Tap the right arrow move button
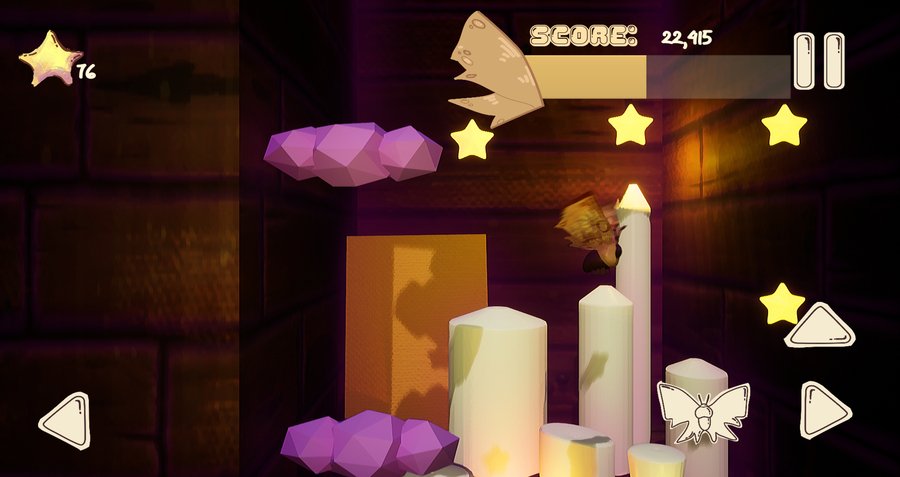This screenshot has height=477, width=900. pos(825,410)
